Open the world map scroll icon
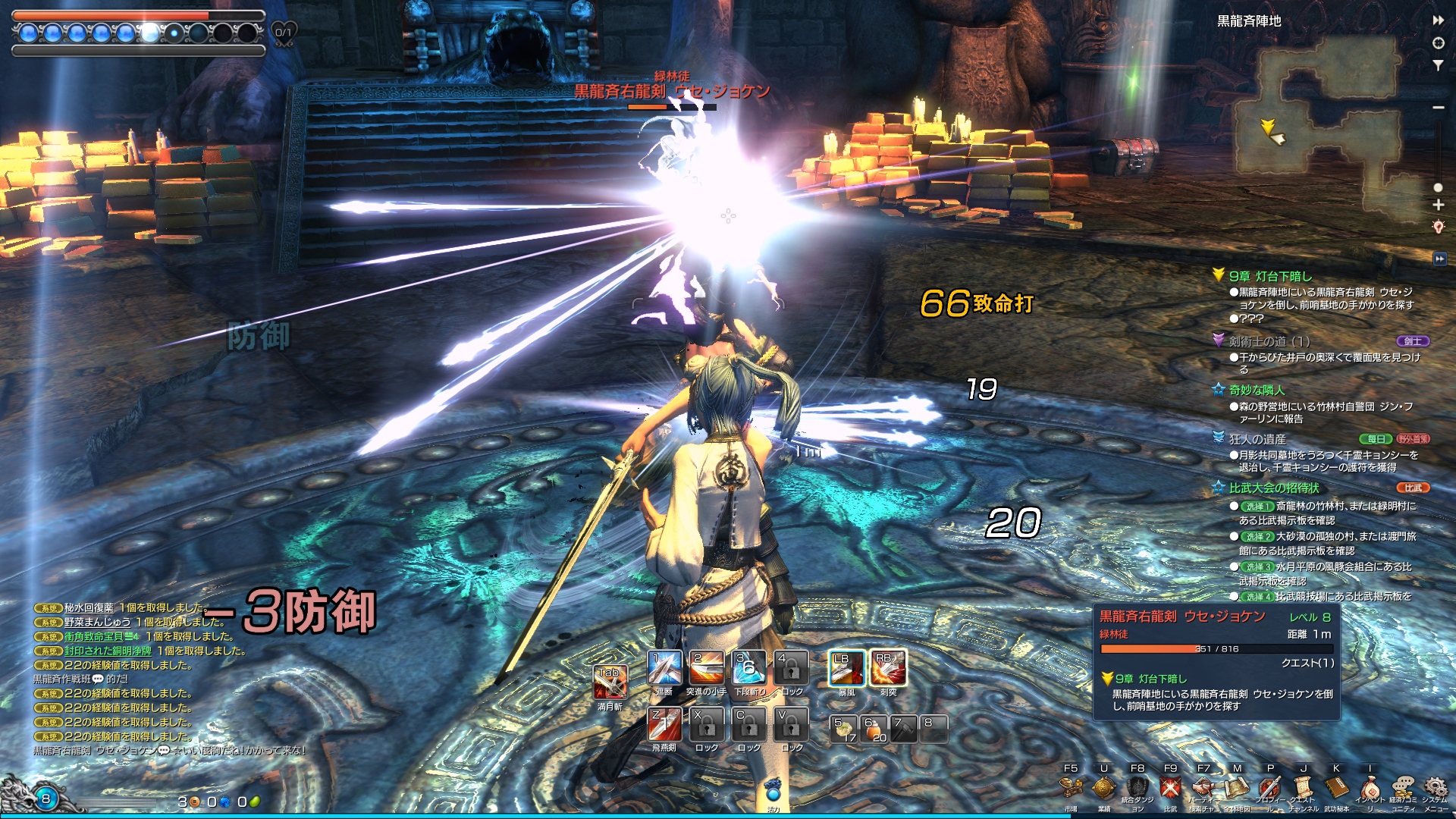1456x819 pixels. [x=1237, y=789]
